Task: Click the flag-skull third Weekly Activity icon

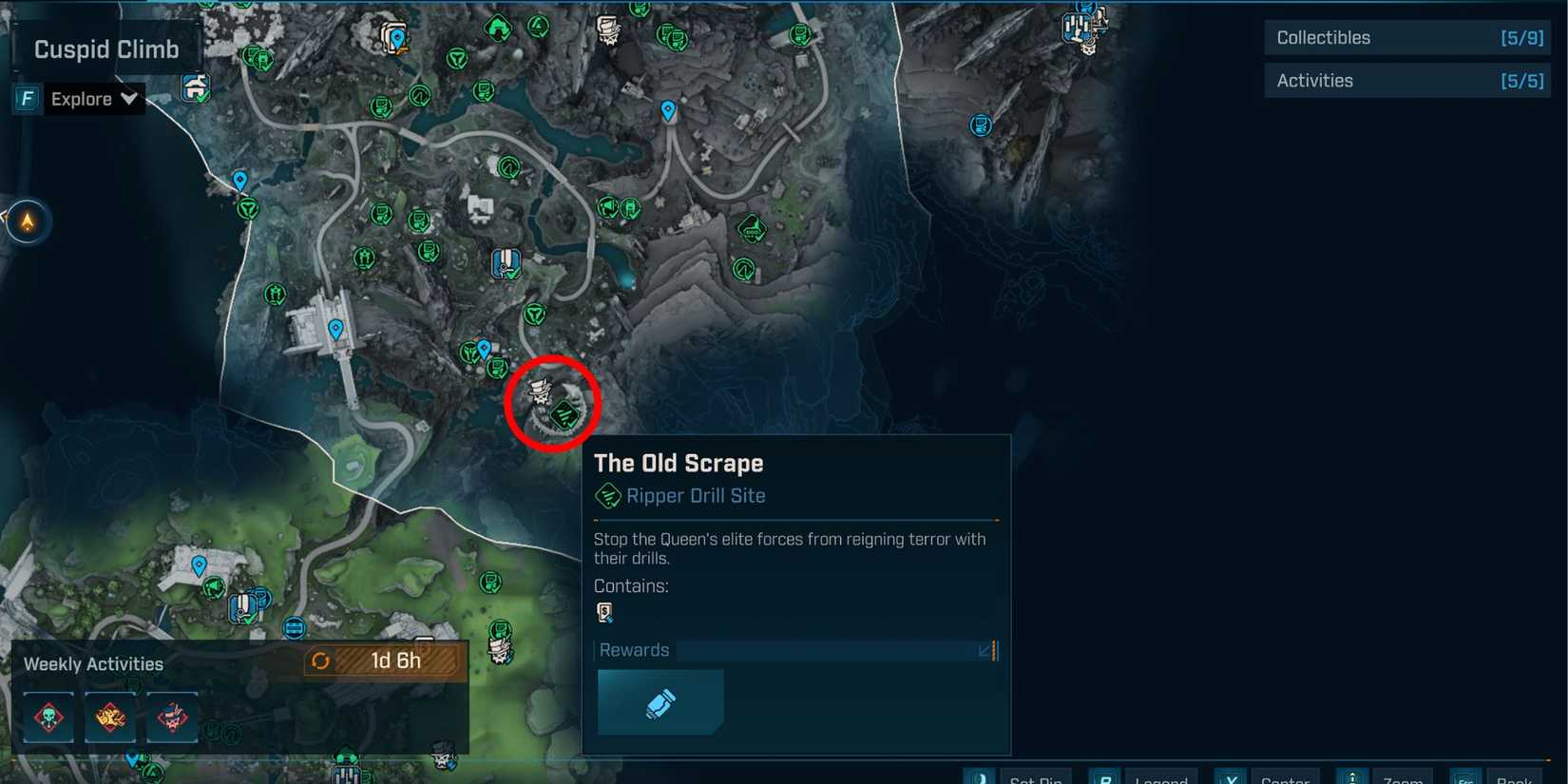Action: point(171,717)
